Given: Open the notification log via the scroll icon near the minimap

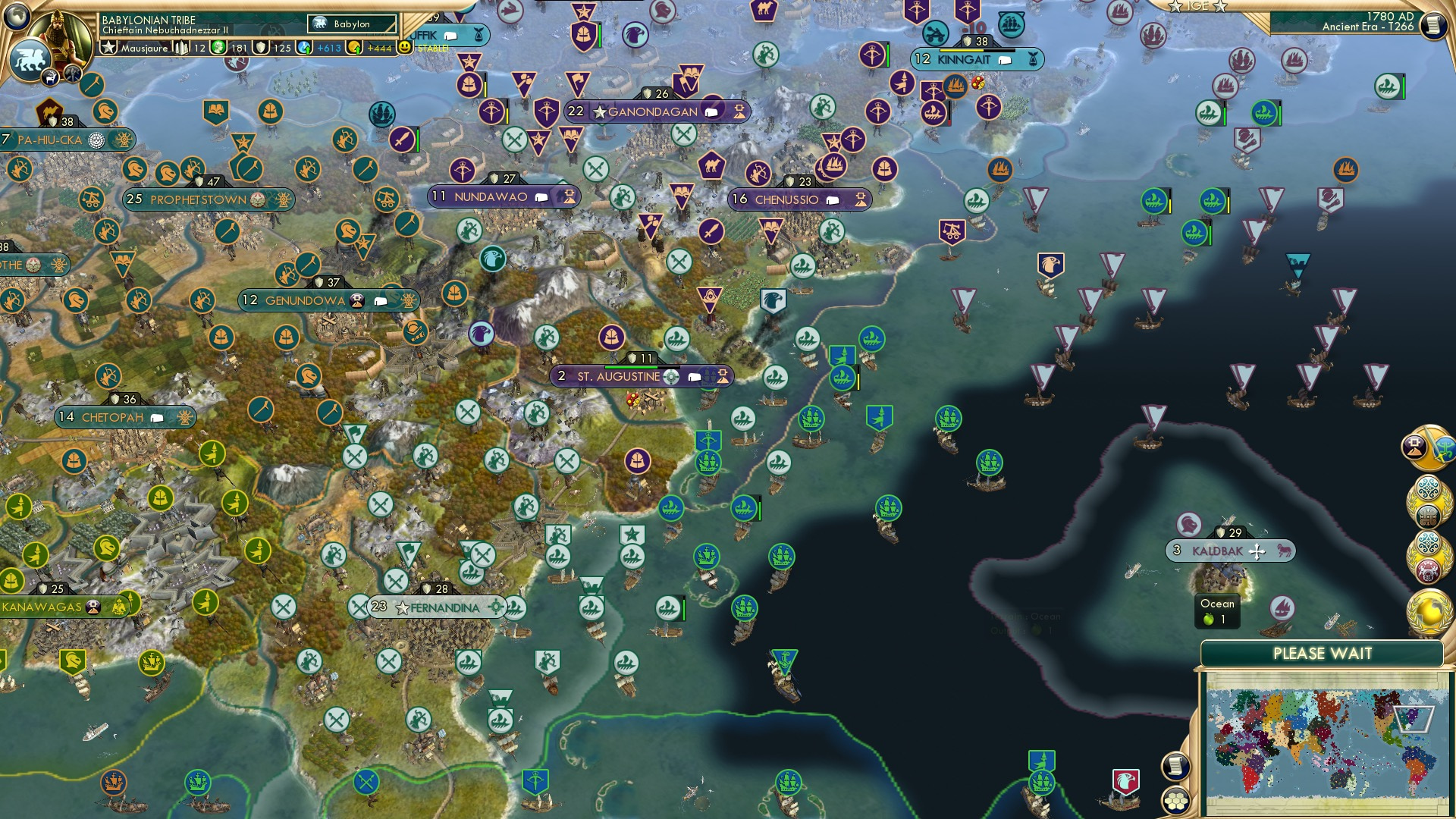Looking at the screenshot, I should (x=1176, y=768).
